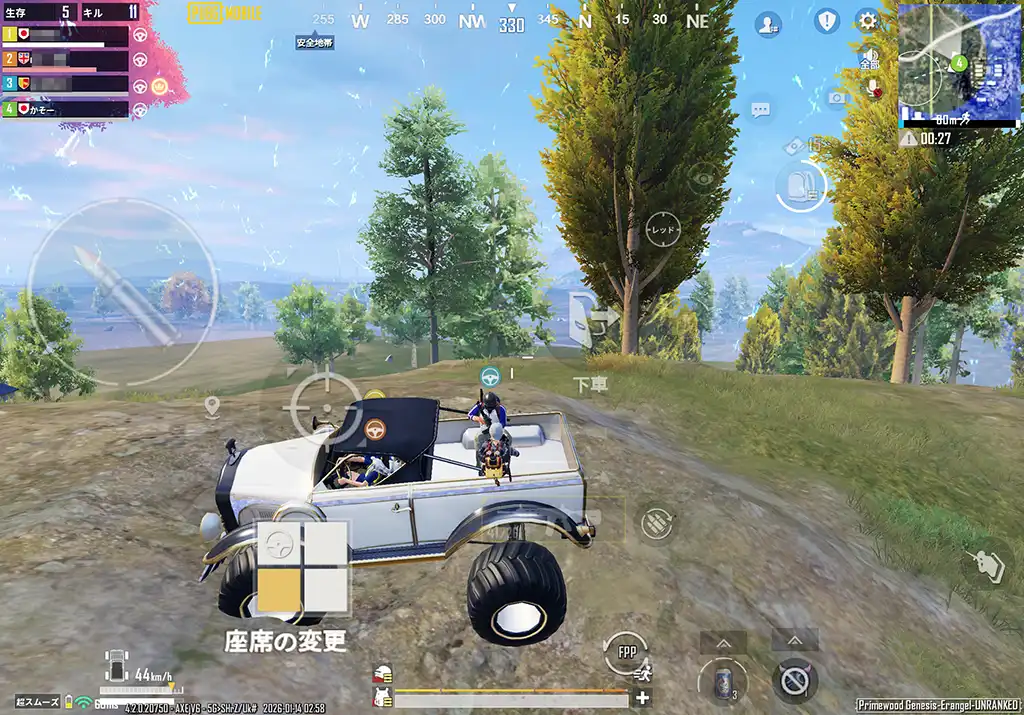The image size is (1024, 715).
Task: Open the backpack inventory
Action: pos(801,186)
